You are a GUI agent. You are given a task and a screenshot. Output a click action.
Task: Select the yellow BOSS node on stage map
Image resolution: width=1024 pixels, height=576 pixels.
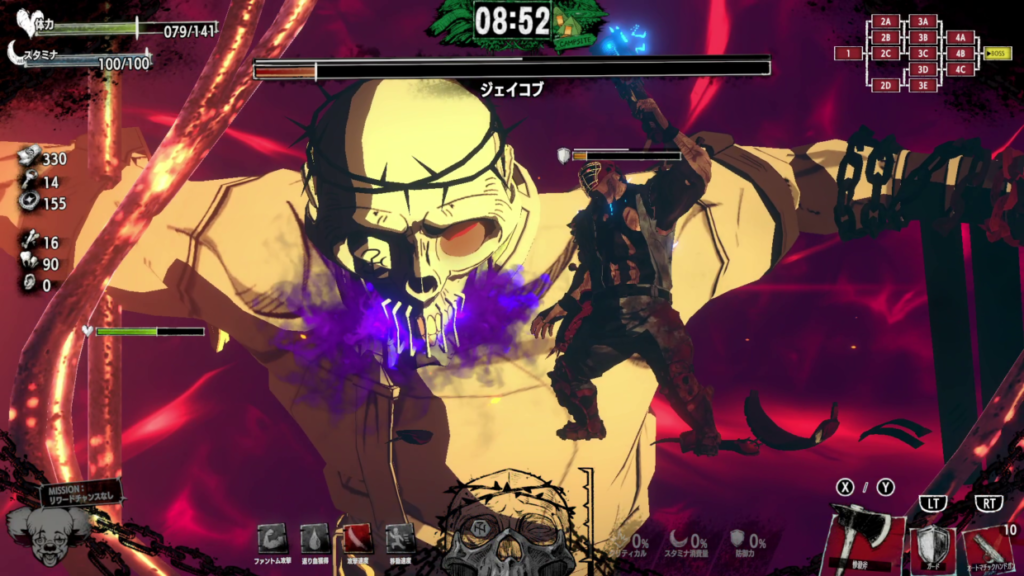click(998, 53)
